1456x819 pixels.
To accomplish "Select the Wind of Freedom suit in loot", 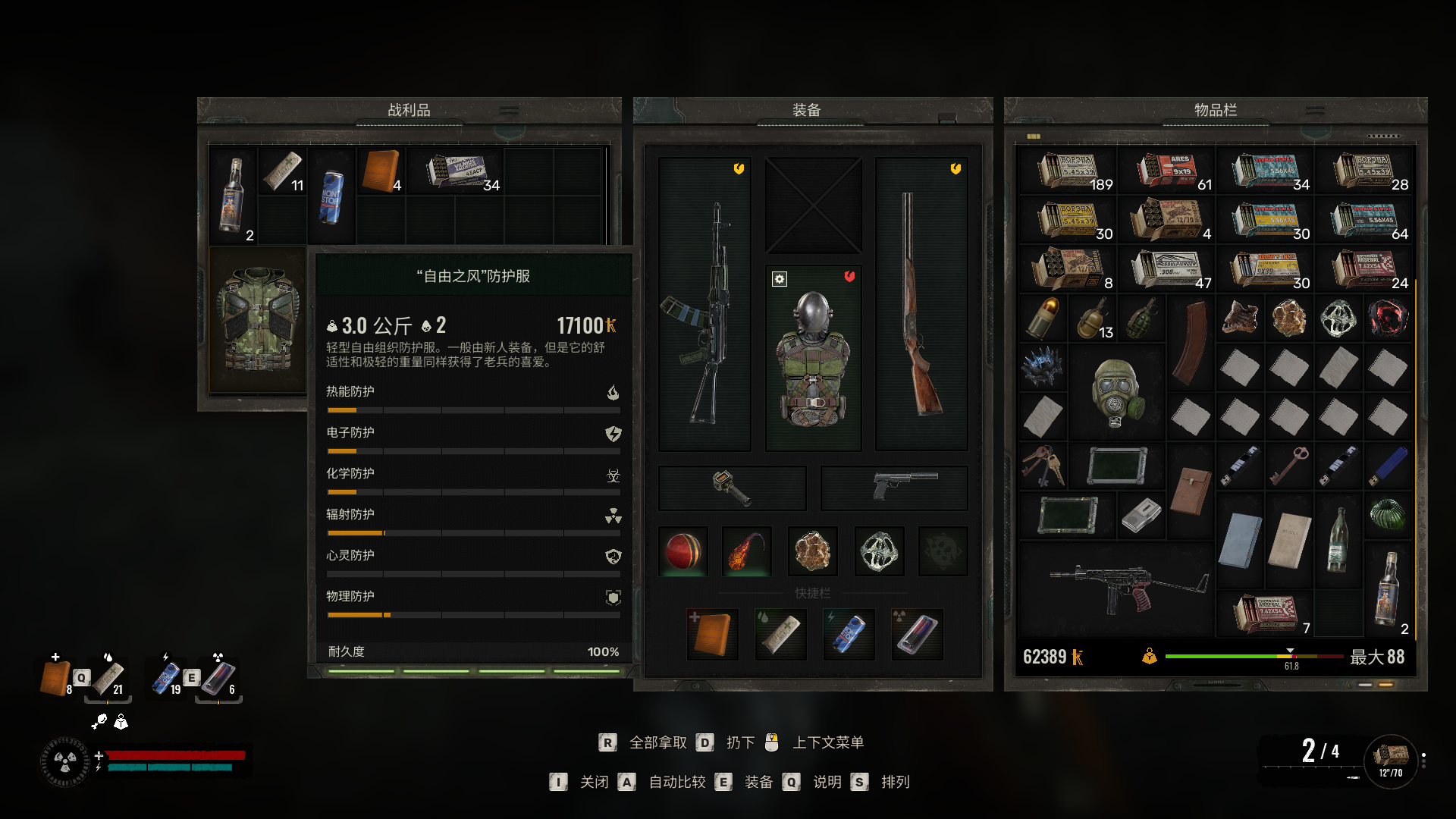I will point(257,319).
